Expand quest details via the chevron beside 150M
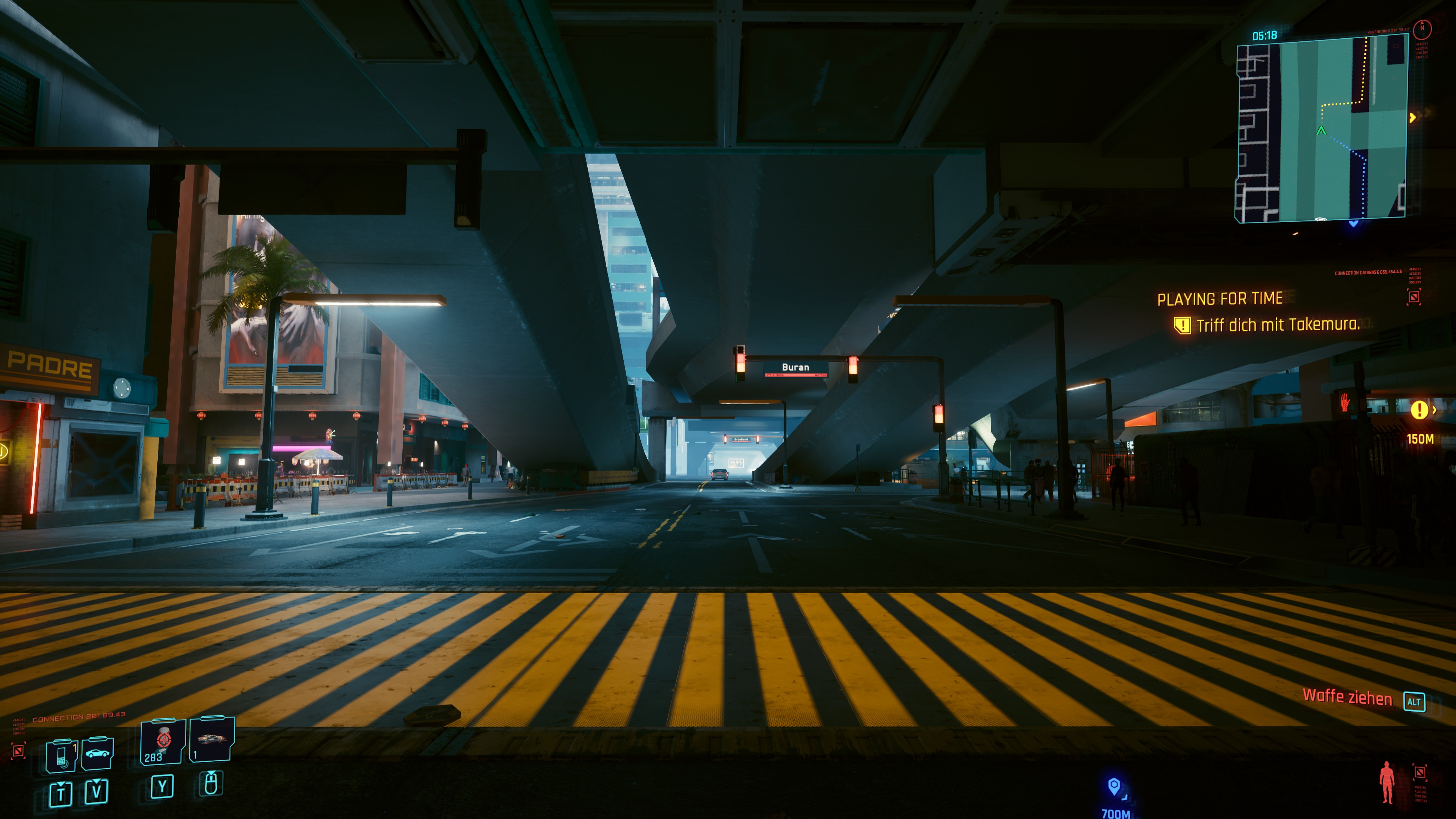The image size is (1456, 819). point(1435,410)
